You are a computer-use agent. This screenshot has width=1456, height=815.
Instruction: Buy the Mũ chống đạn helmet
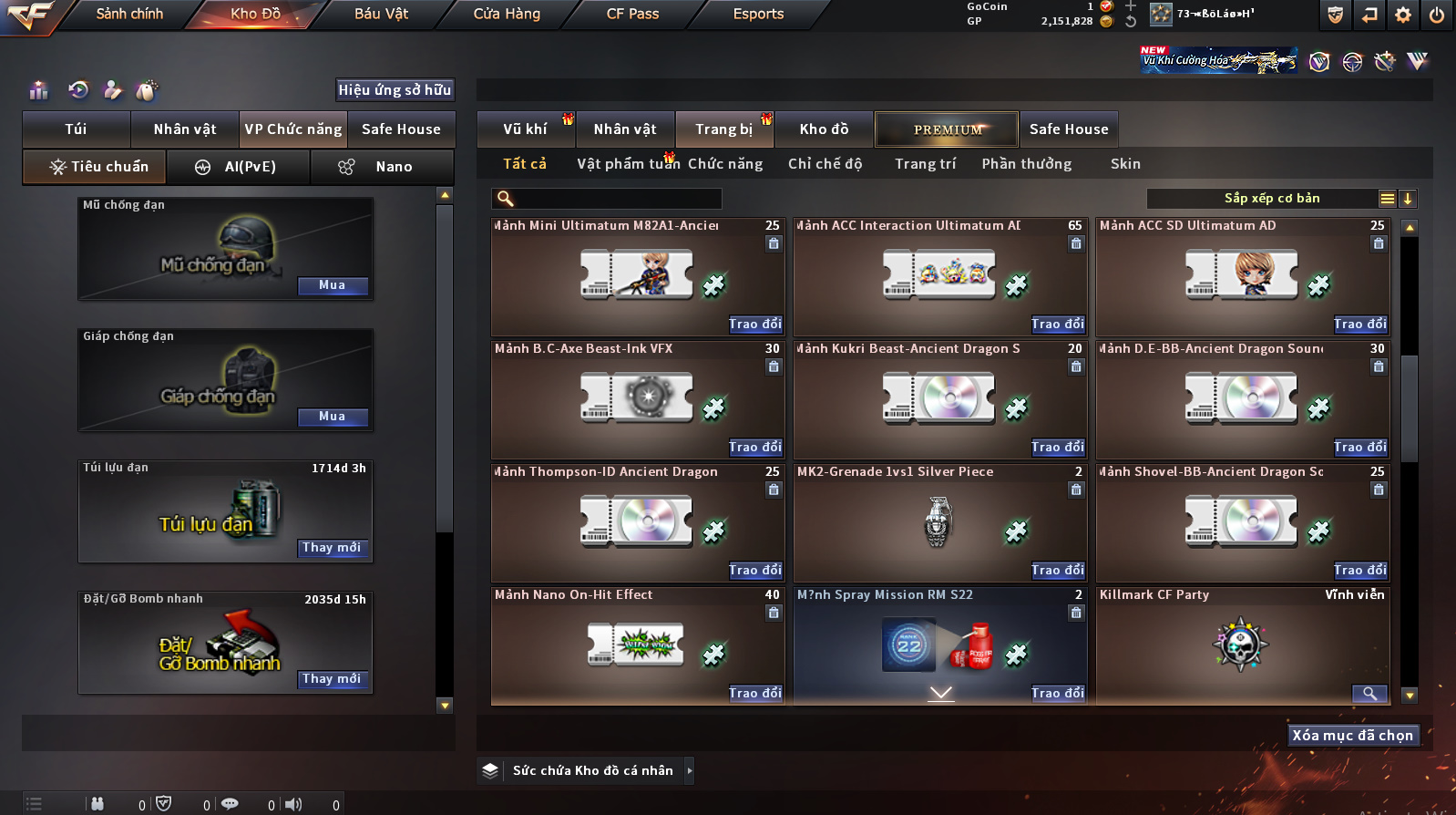(333, 285)
